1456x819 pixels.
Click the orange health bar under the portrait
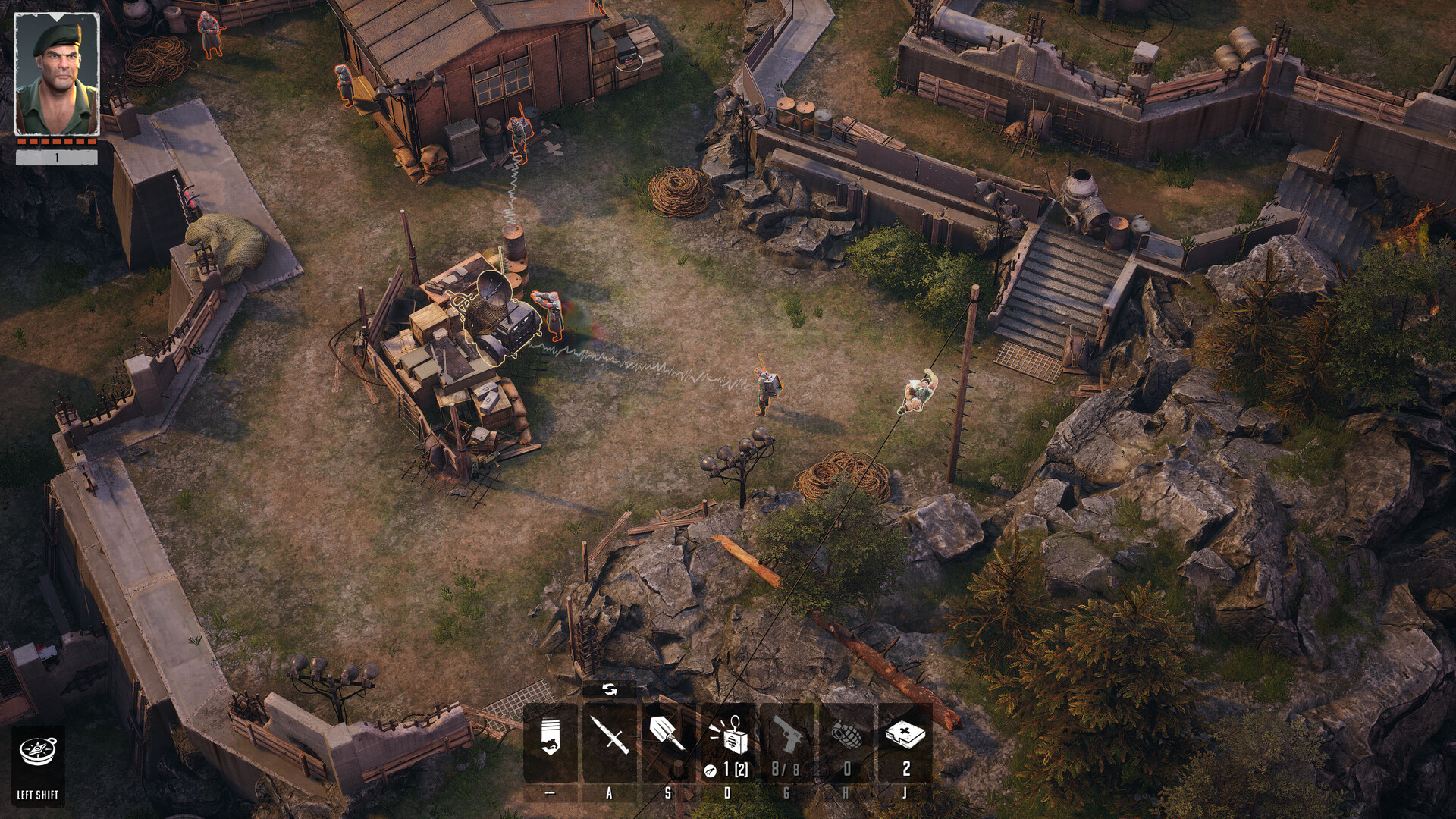[x=56, y=141]
